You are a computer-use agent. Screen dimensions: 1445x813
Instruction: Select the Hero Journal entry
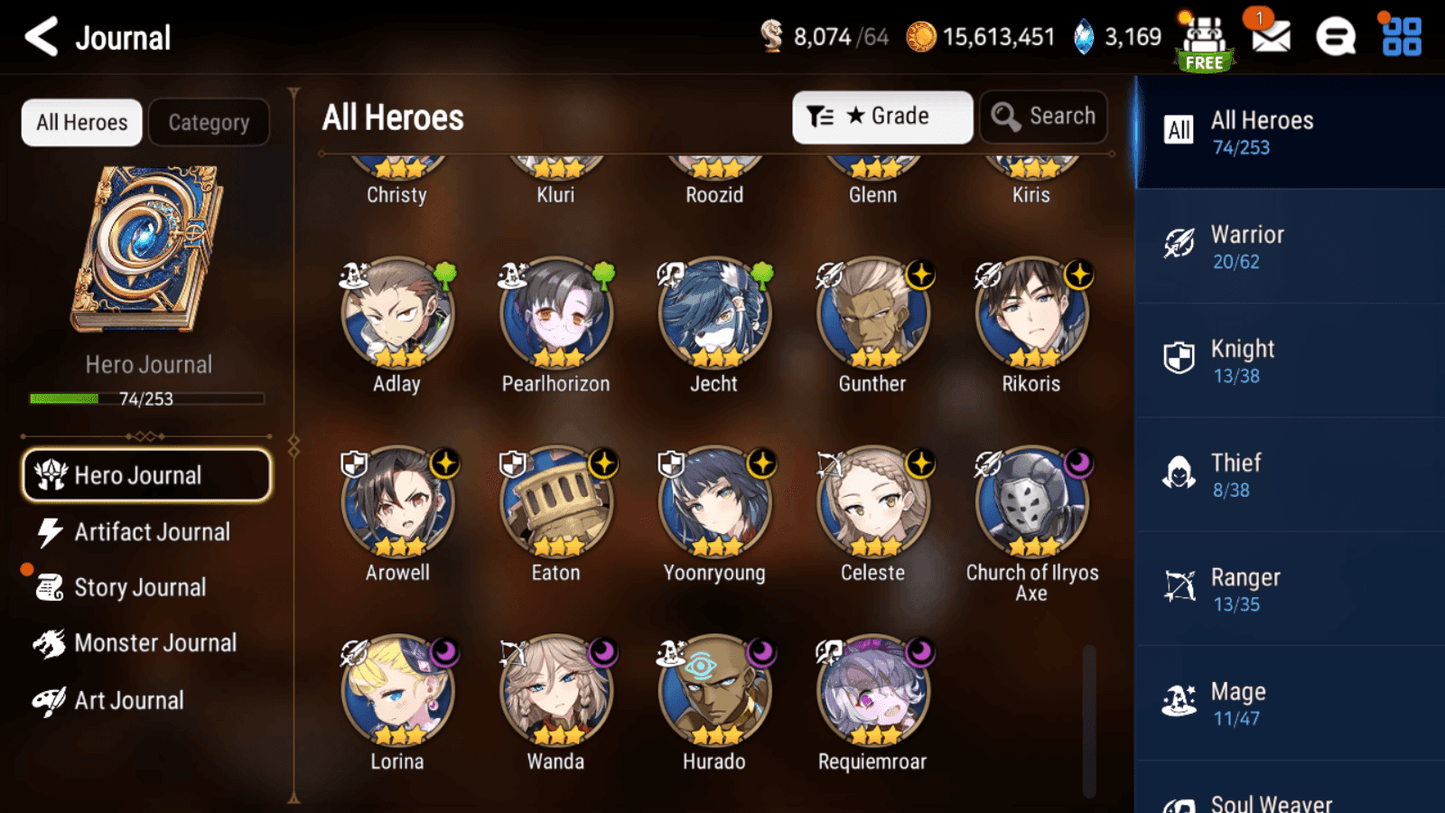pyautogui.click(x=147, y=475)
